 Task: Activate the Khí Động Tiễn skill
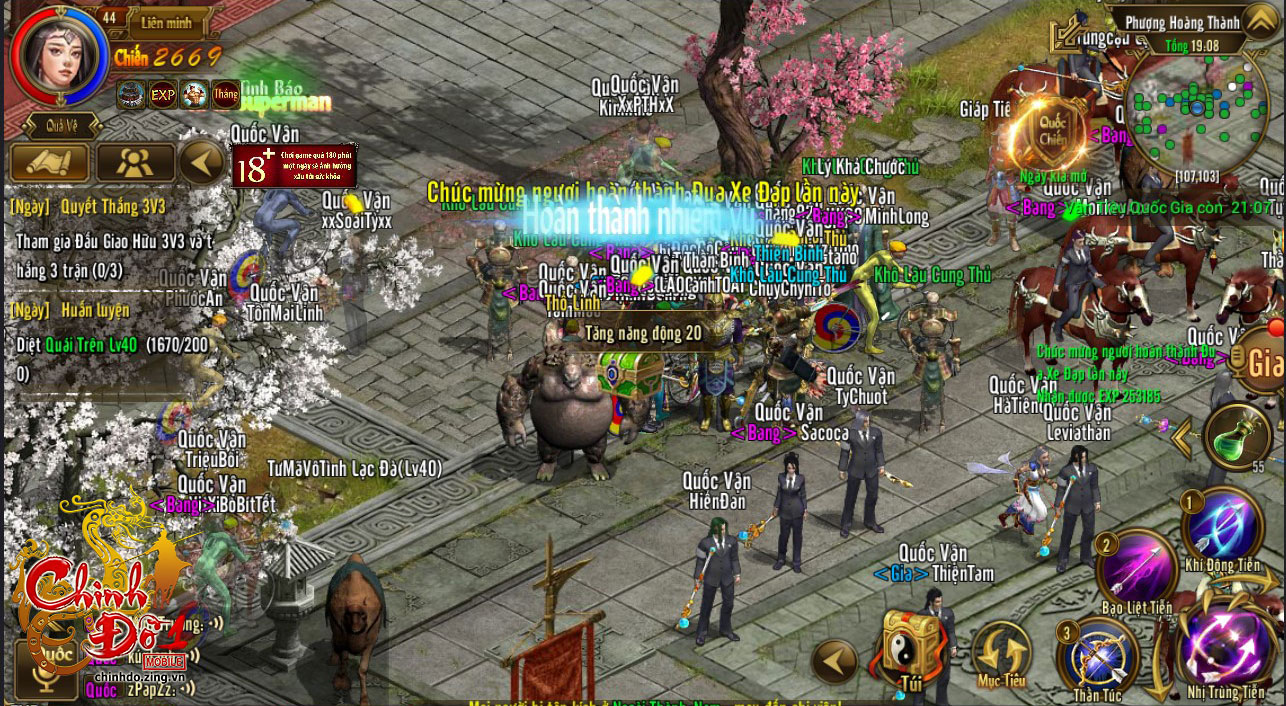1222,525
